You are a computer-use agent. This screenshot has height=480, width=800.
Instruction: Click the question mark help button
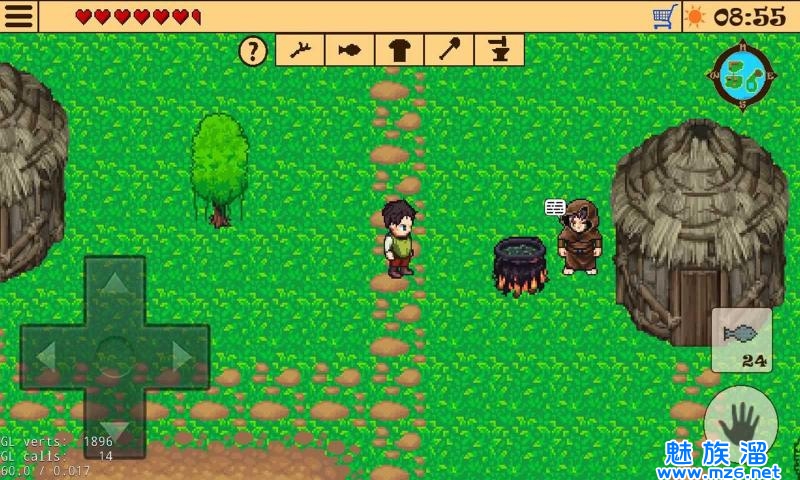256,50
